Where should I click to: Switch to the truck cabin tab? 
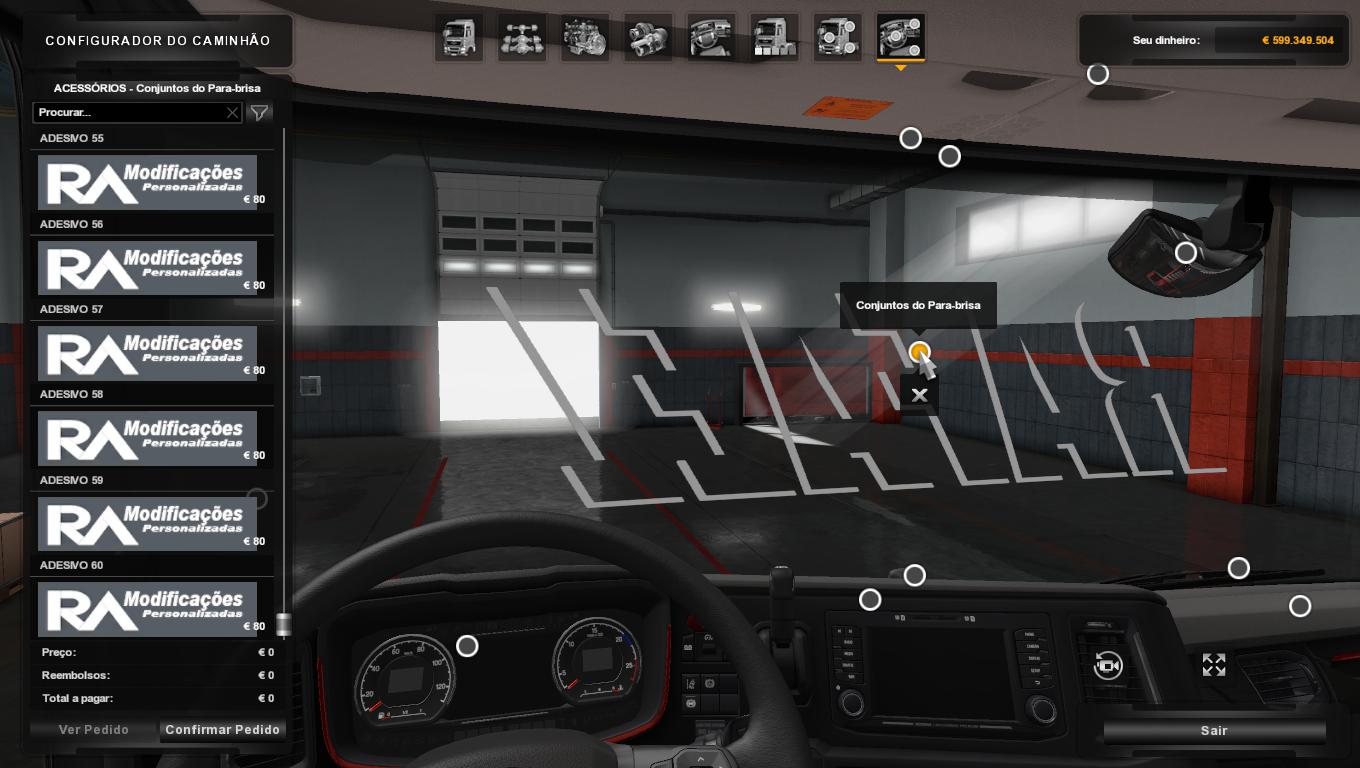pyautogui.click(x=459, y=38)
